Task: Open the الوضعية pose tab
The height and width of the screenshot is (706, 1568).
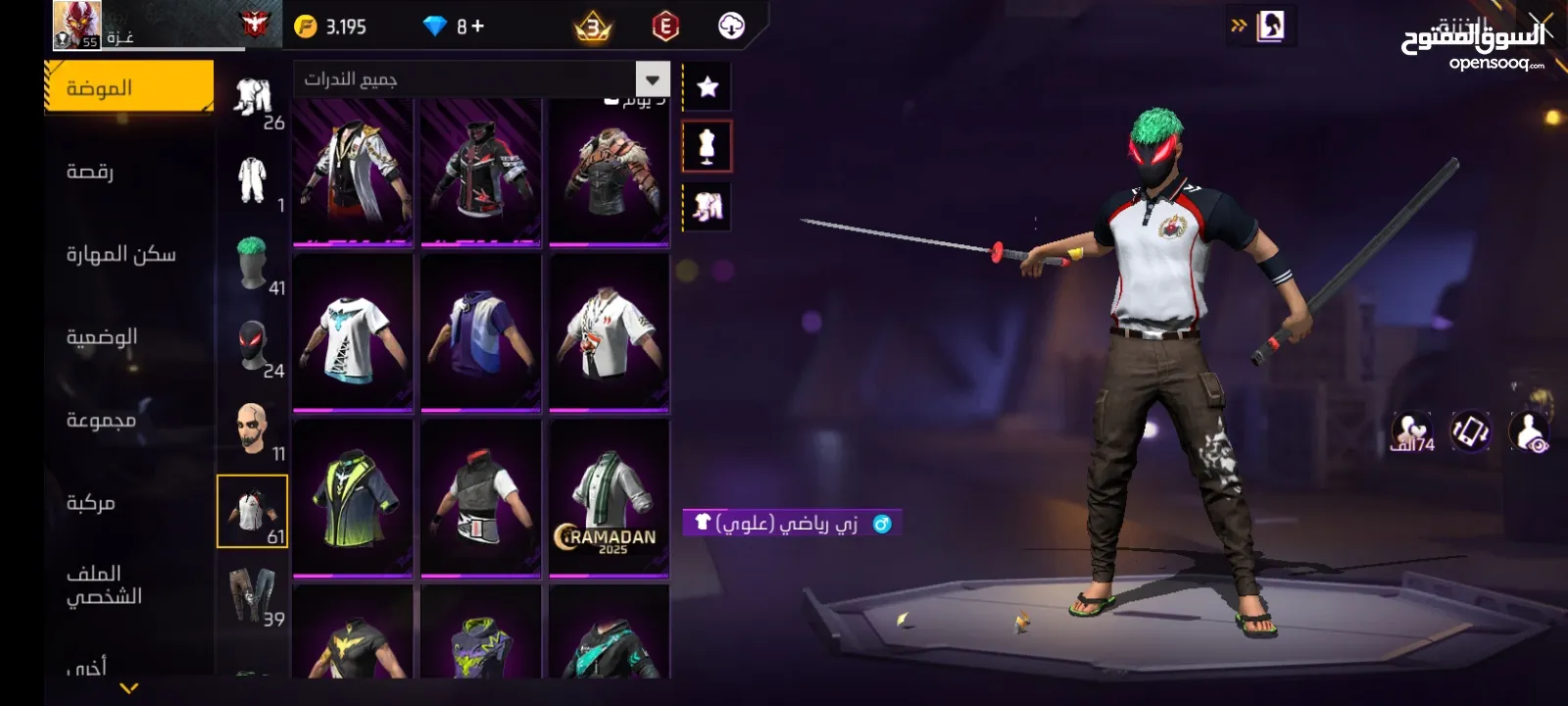Action: 102,336
